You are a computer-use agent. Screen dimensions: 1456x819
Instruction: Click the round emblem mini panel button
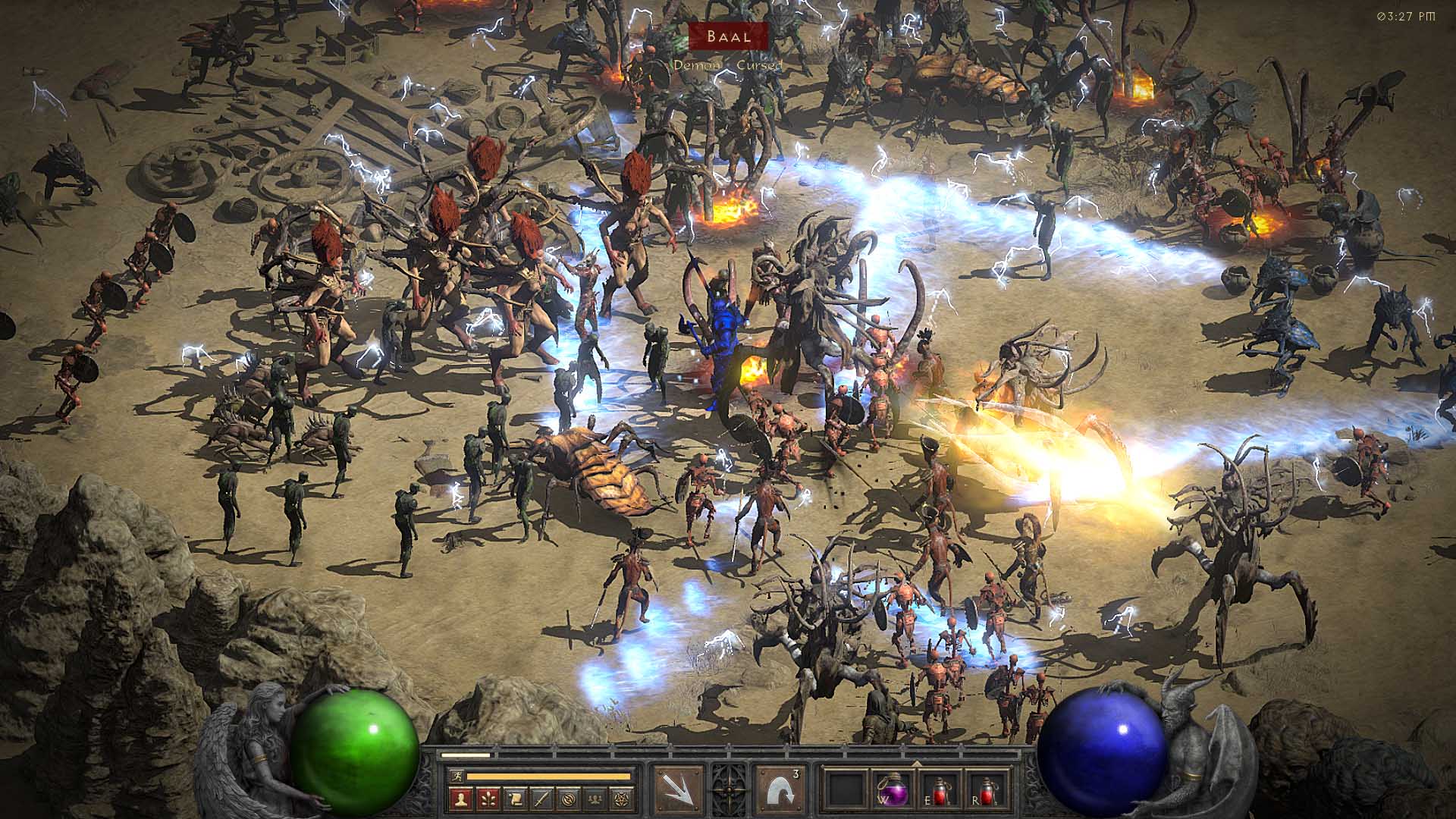click(x=569, y=798)
